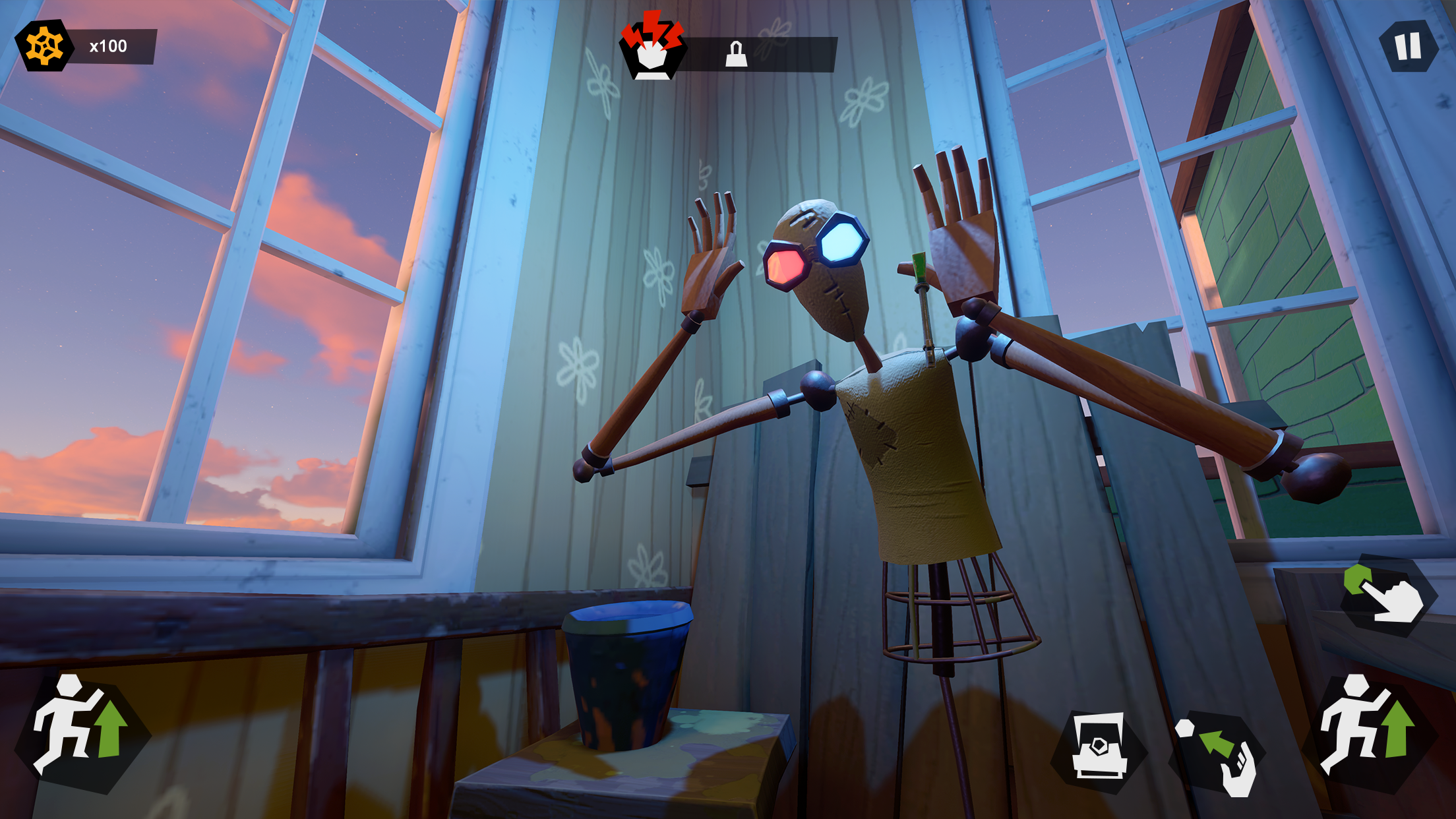The image size is (1456, 819).
Task: Tap the lock icon on the ability bar
Action: 736,53
